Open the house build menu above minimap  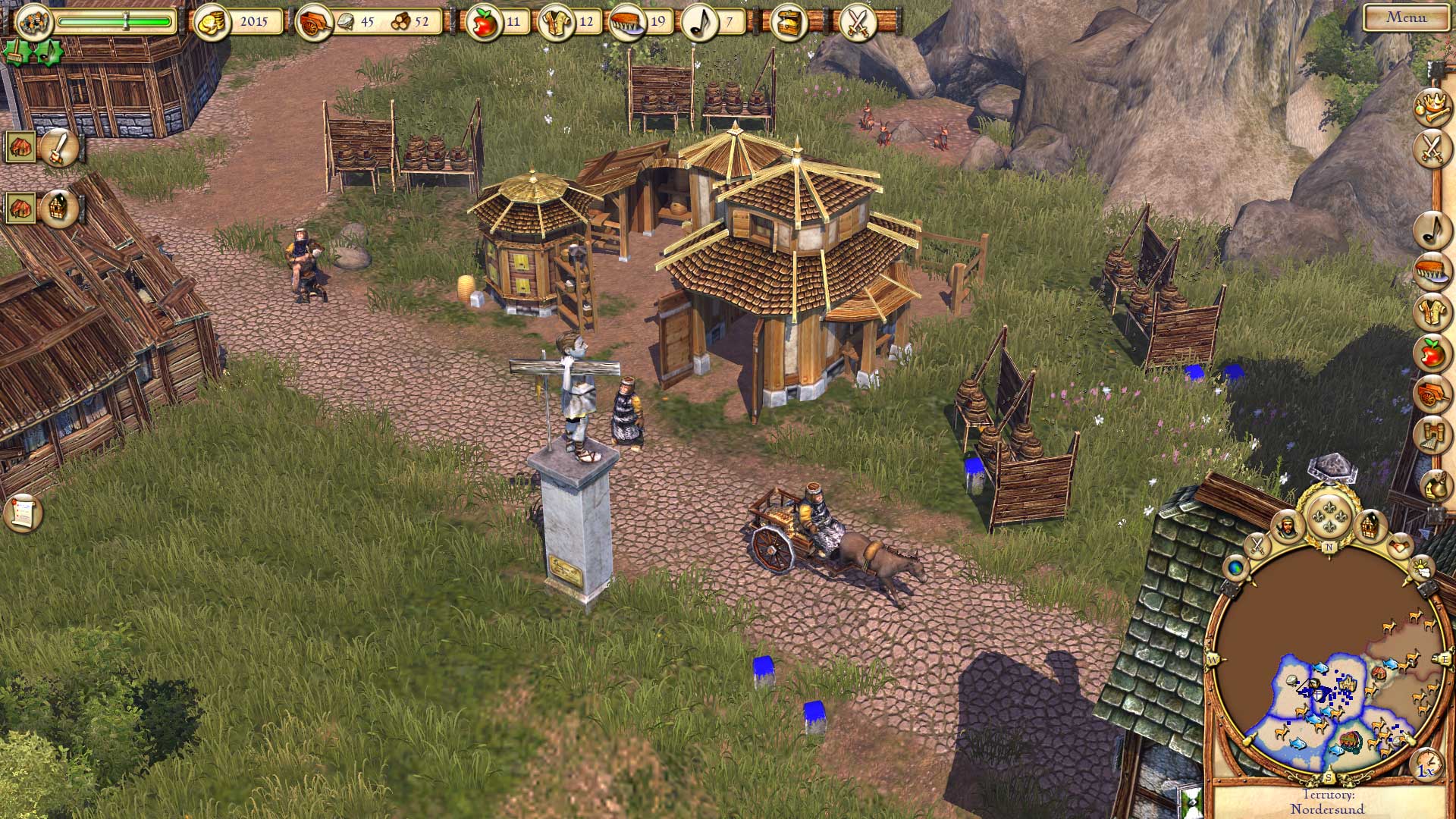click(x=1370, y=525)
